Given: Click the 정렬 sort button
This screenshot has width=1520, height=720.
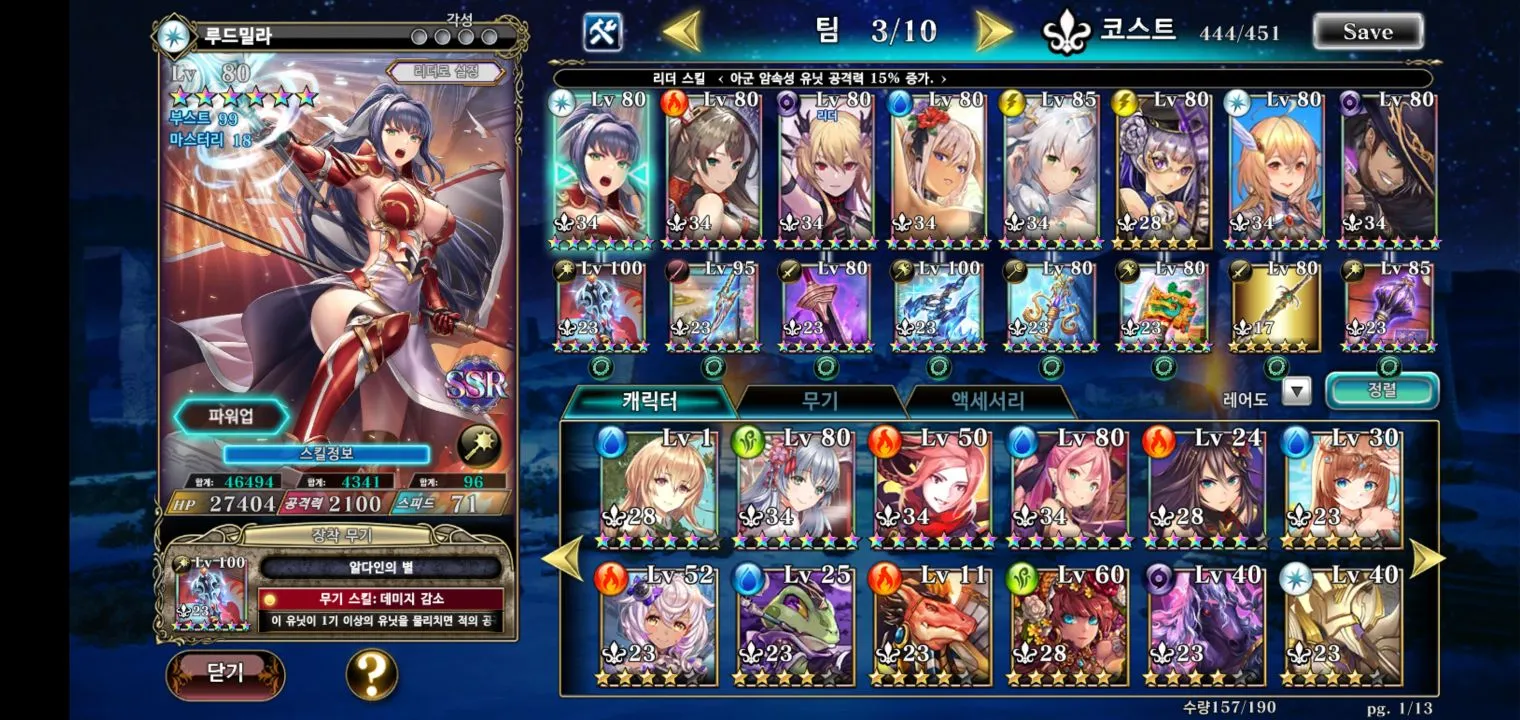Looking at the screenshot, I should point(1382,391).
